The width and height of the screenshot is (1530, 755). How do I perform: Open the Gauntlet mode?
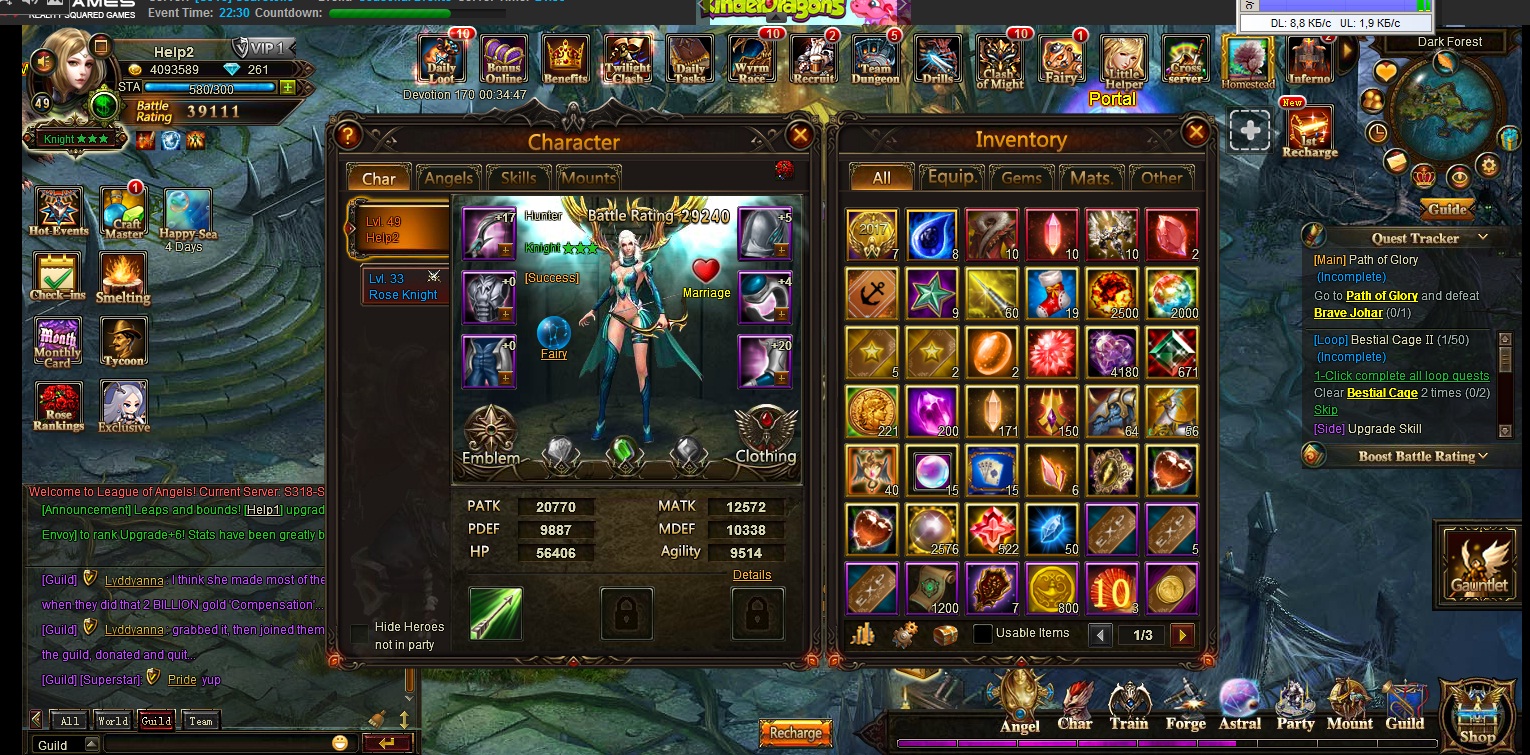point(1479,565)
